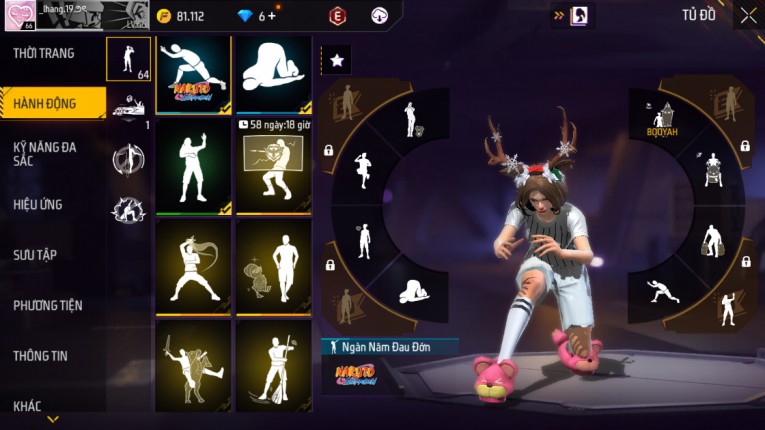
Task: Open the player profile avatar
Action: (18, 17)
